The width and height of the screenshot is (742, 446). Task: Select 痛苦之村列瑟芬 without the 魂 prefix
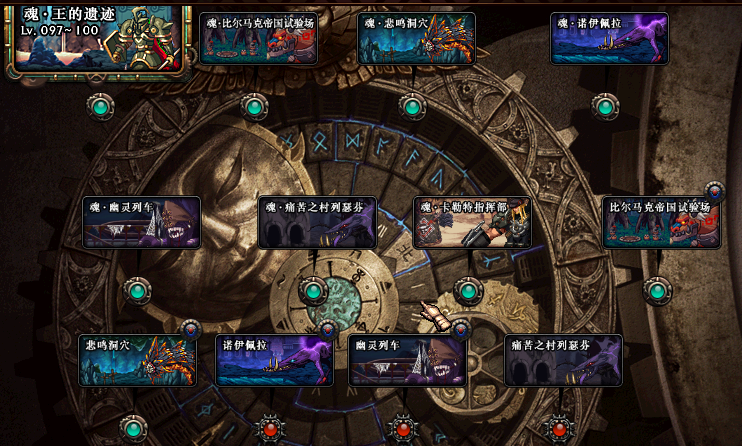563,360
